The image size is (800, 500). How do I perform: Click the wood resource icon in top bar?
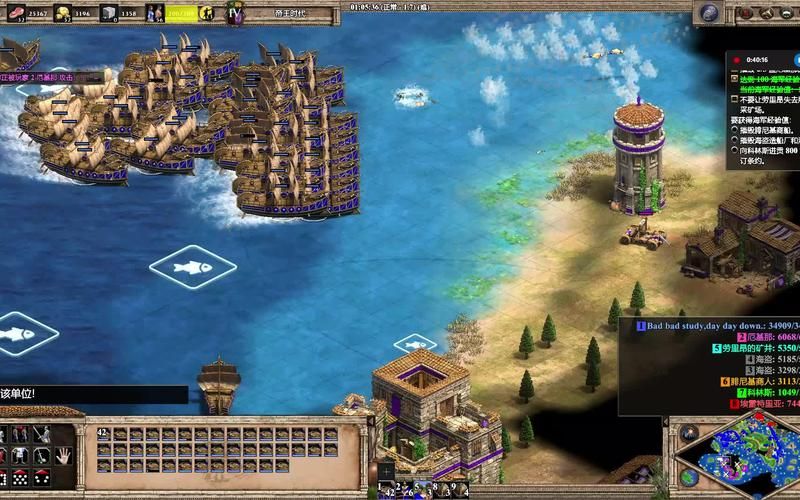tap(13, 13)
